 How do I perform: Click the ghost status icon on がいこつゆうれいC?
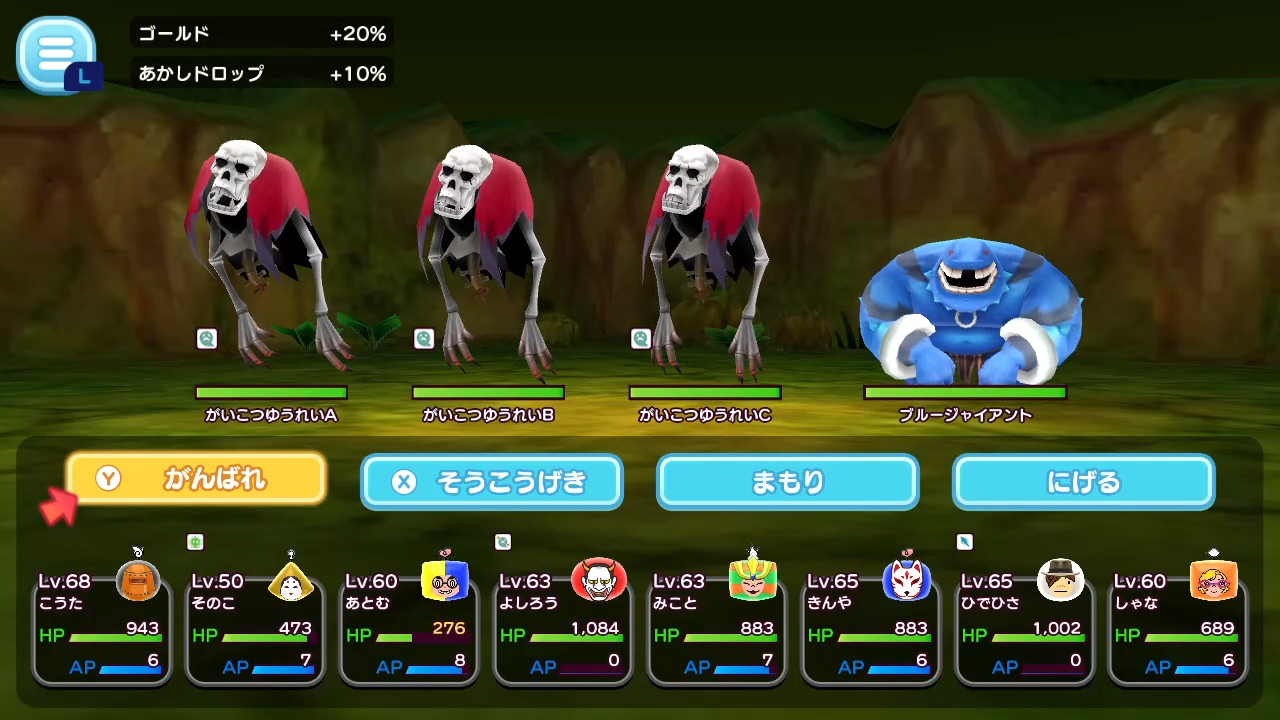pos(640,339)
